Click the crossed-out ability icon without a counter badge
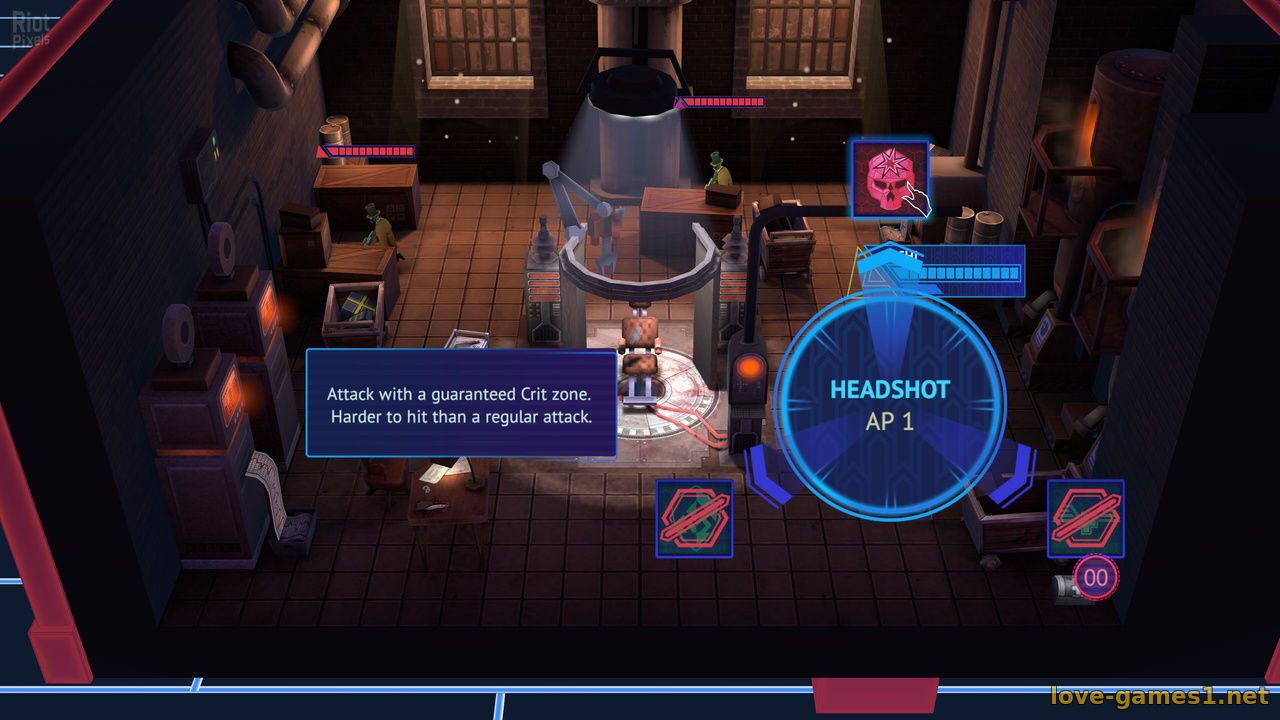 694,518
